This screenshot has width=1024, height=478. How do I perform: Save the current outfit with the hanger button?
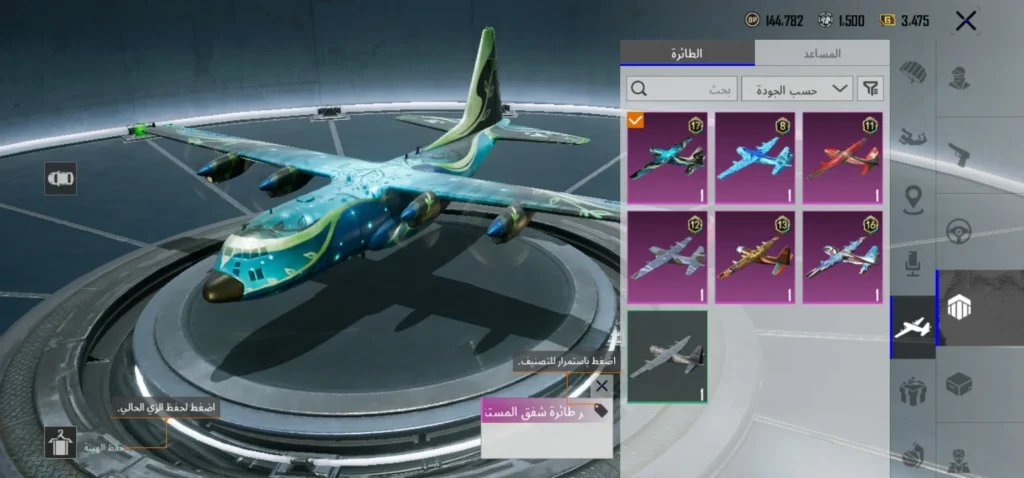pos(61,442)
